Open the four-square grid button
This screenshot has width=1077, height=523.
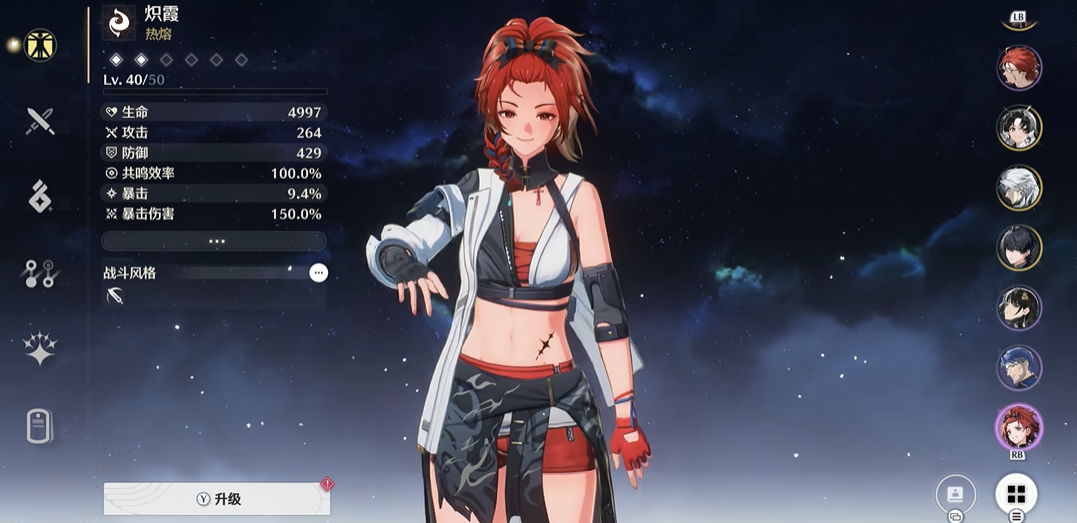(x=1016, y=494)
